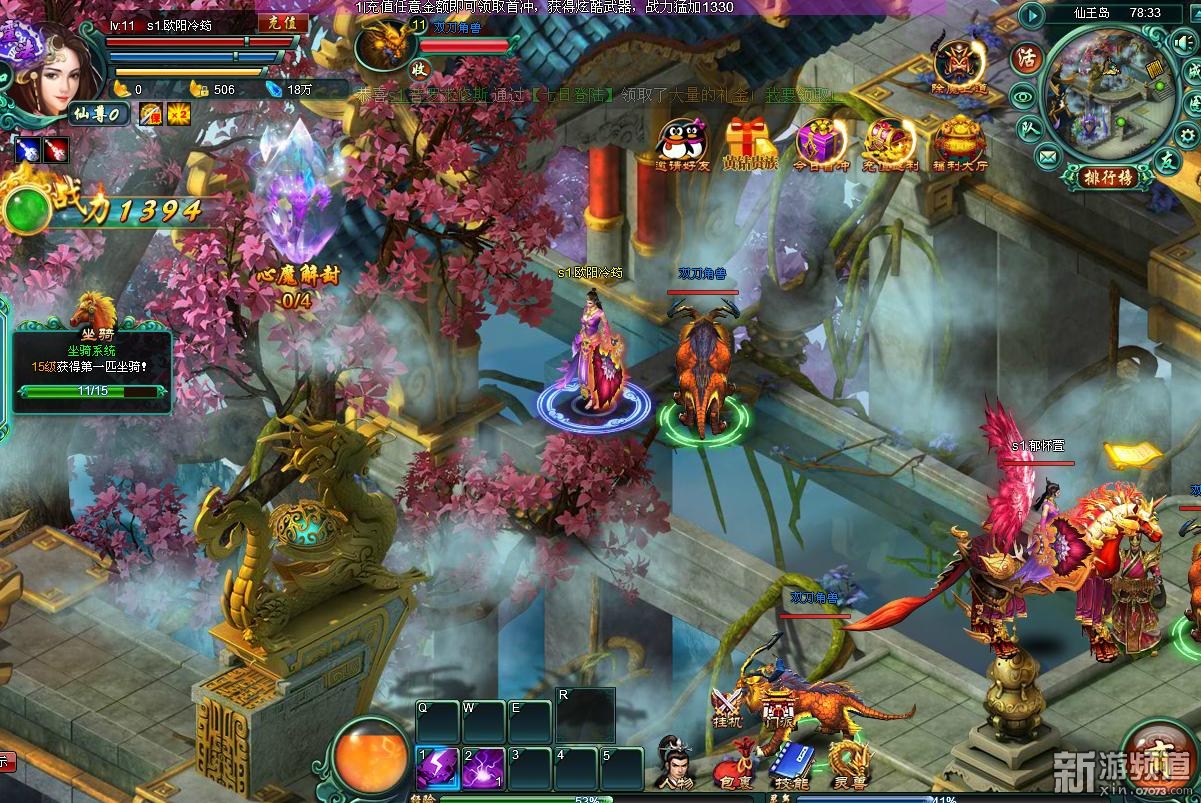Screen dimensions: 1201x803
Task: Toggle sound with the speaker button
Action: (1186, 42)
